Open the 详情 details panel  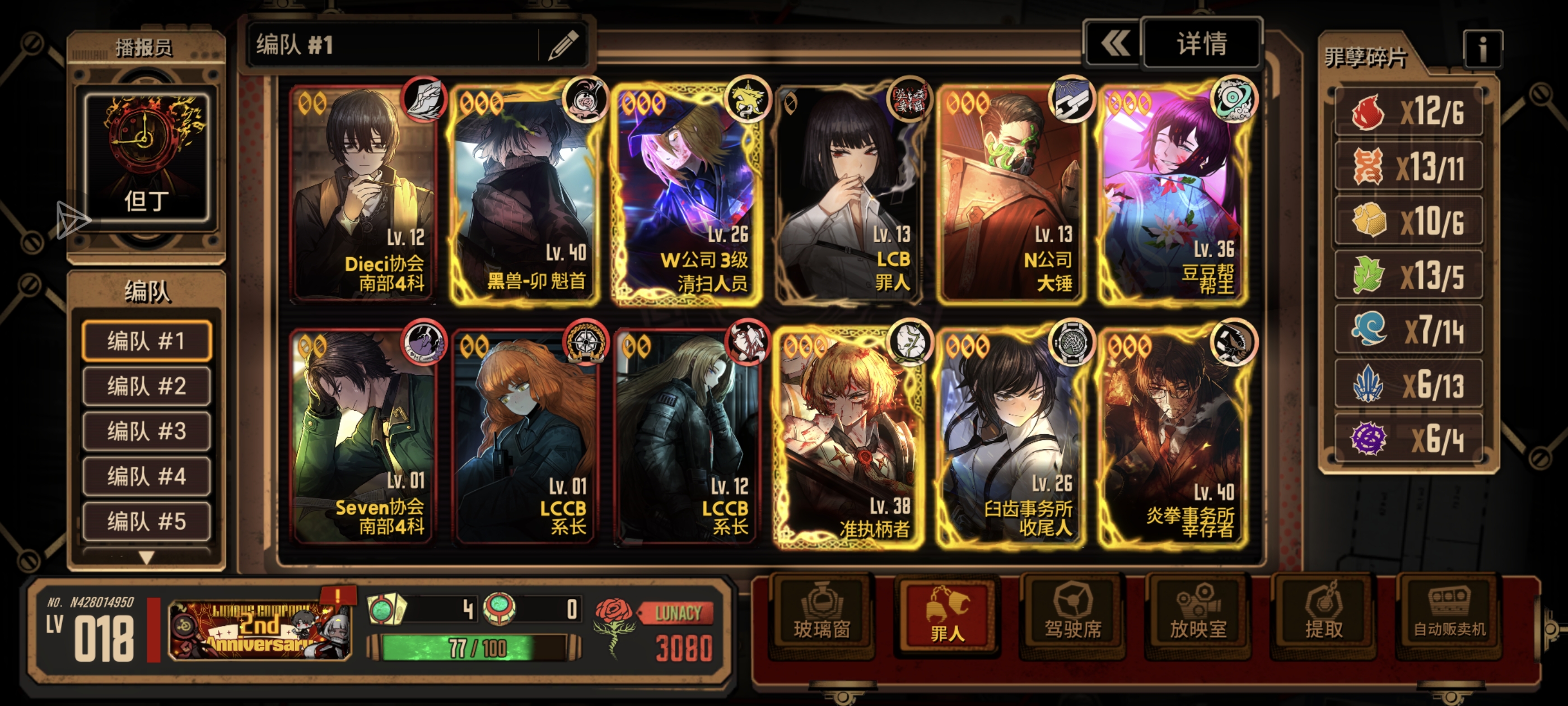[1201, 44]
